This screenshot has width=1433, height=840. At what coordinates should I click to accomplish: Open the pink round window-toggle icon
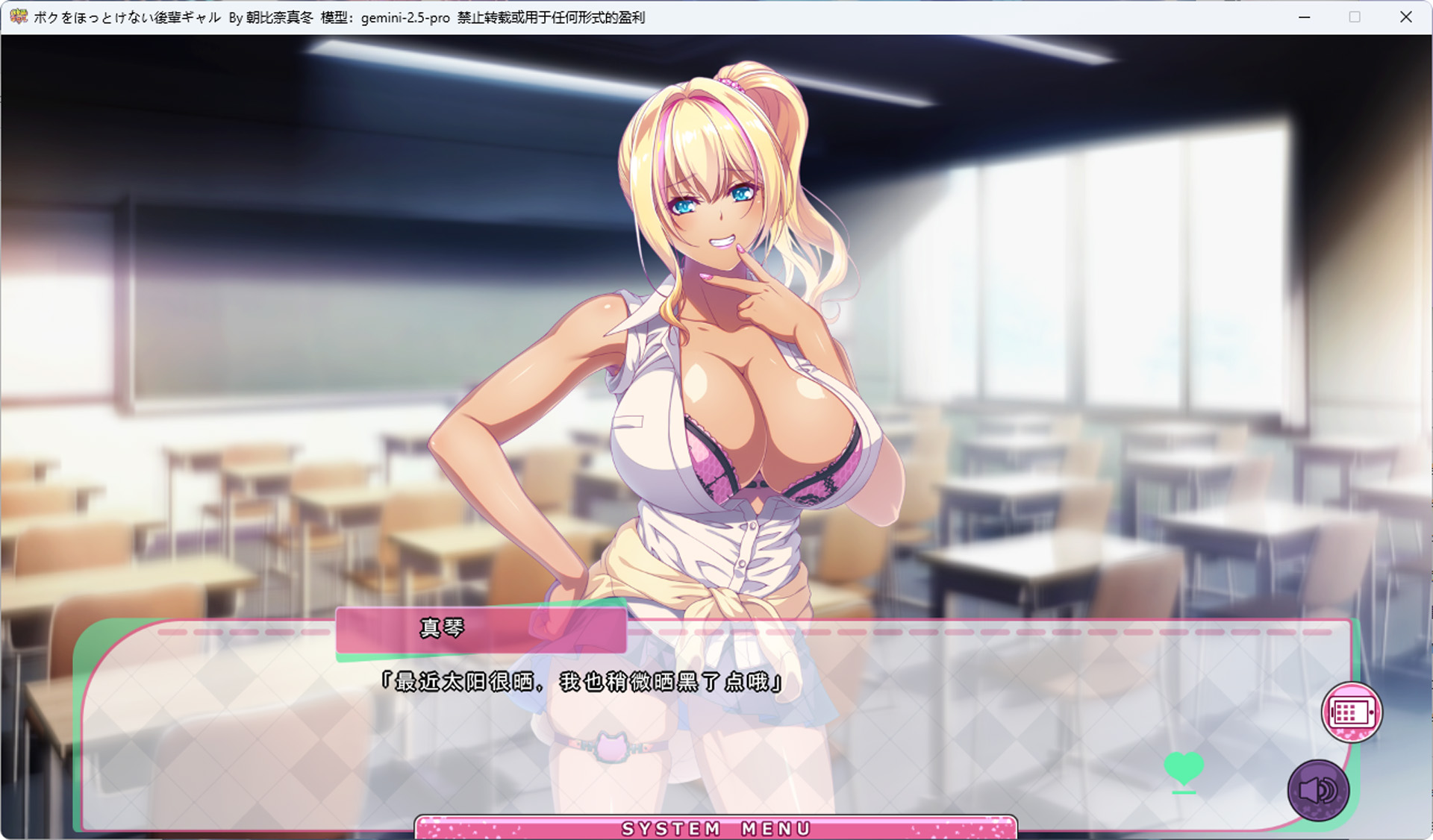(1352, 712)
